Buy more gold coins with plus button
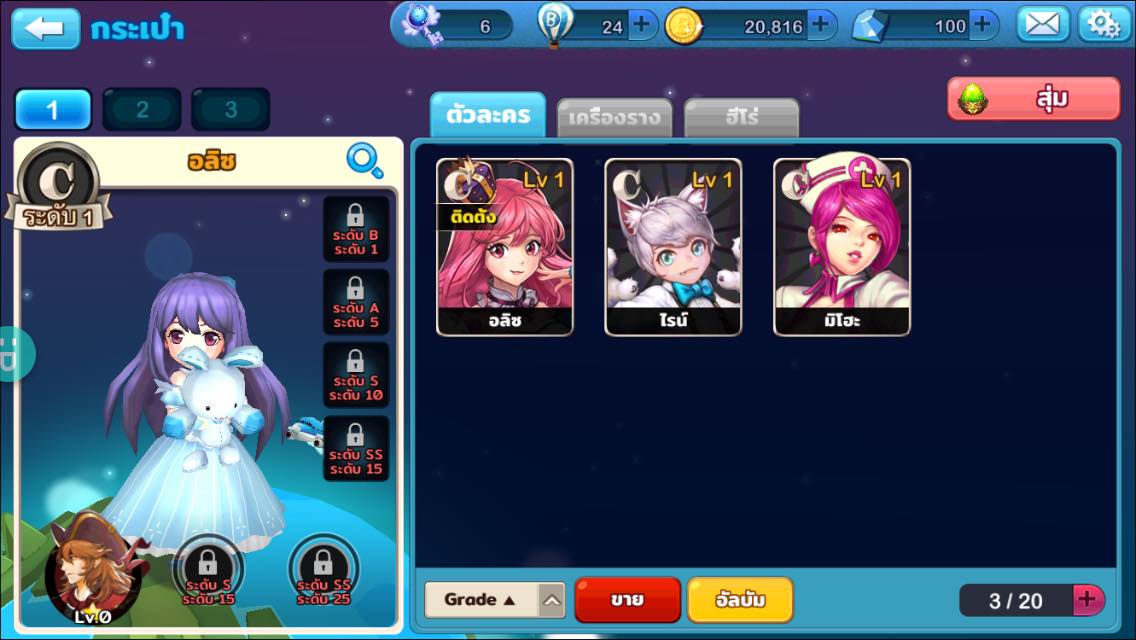 pos(821,26)
